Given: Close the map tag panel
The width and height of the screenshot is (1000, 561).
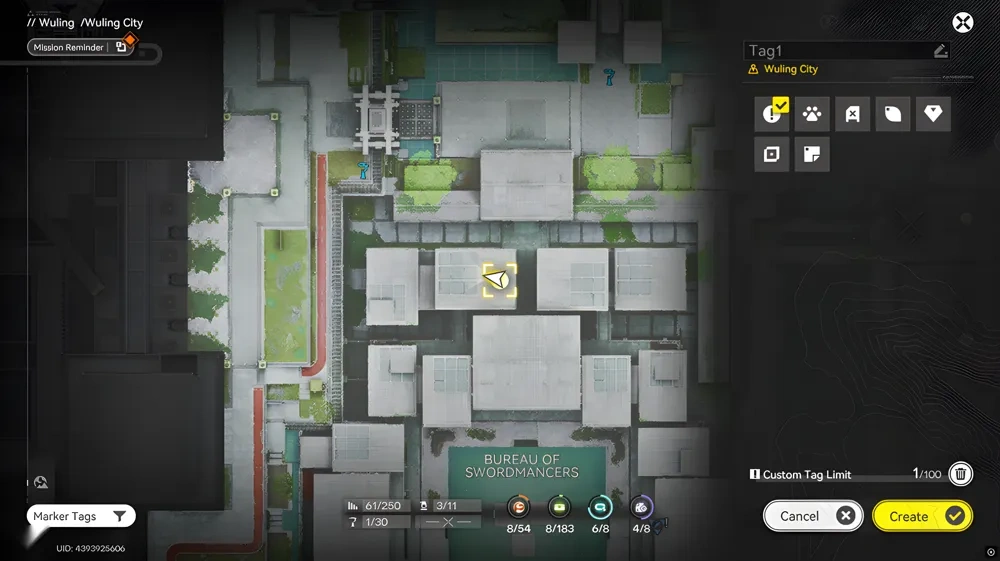Looking at the screenshot, I should click(x=962, y=23).
